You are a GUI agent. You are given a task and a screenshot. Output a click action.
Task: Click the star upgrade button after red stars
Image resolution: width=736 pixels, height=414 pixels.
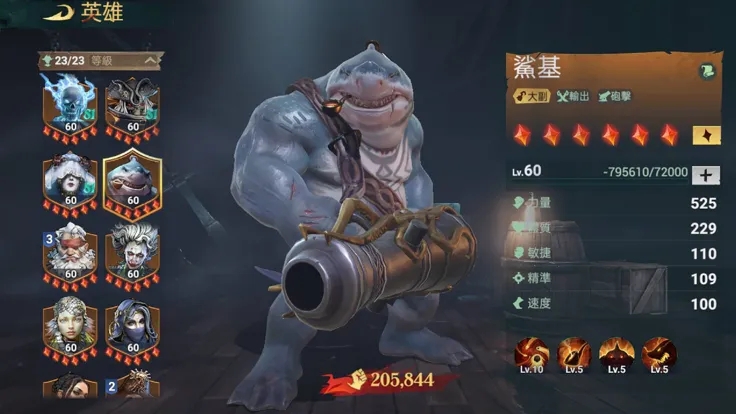tap(704, 135)
